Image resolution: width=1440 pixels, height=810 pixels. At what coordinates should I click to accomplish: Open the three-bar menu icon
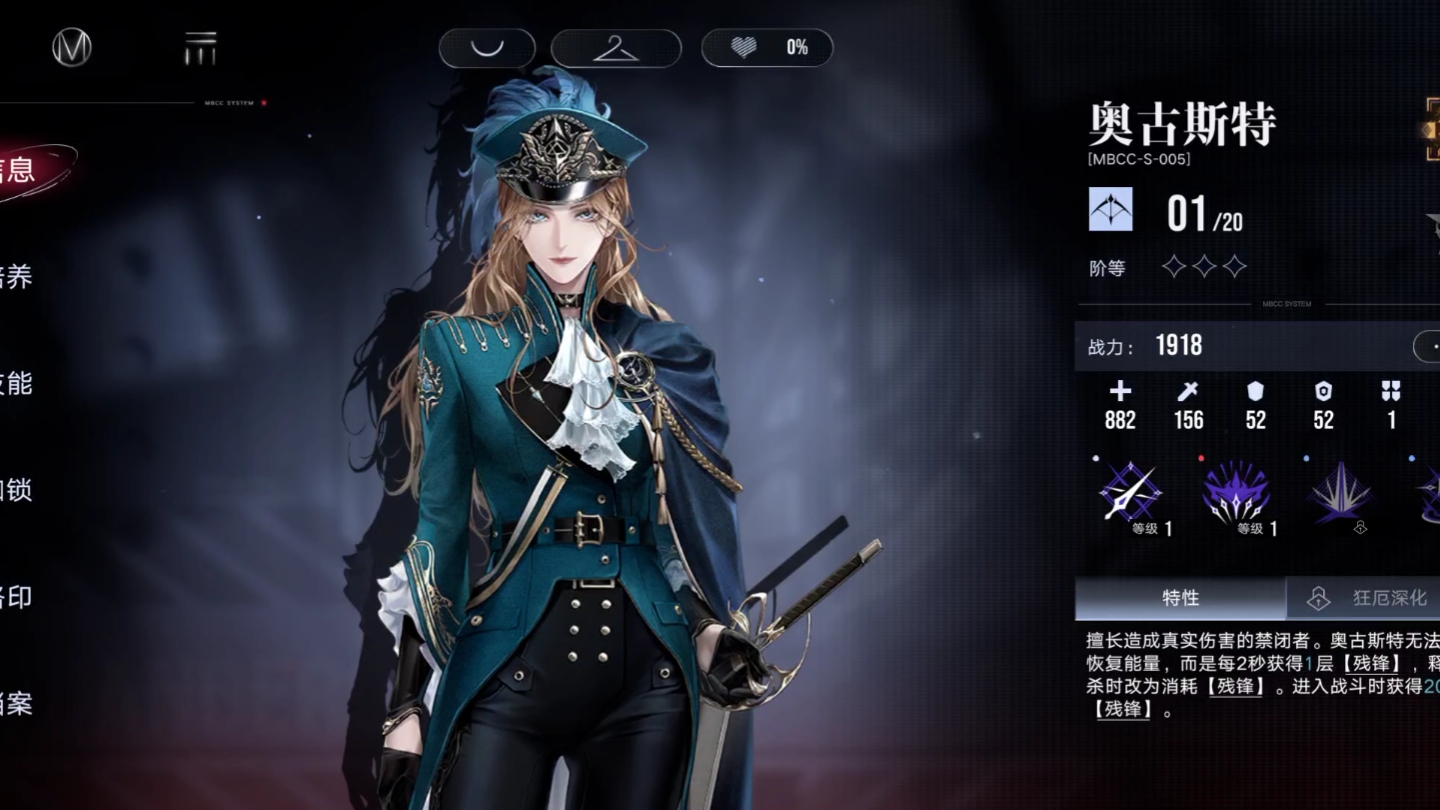click(x=200, y=48)
